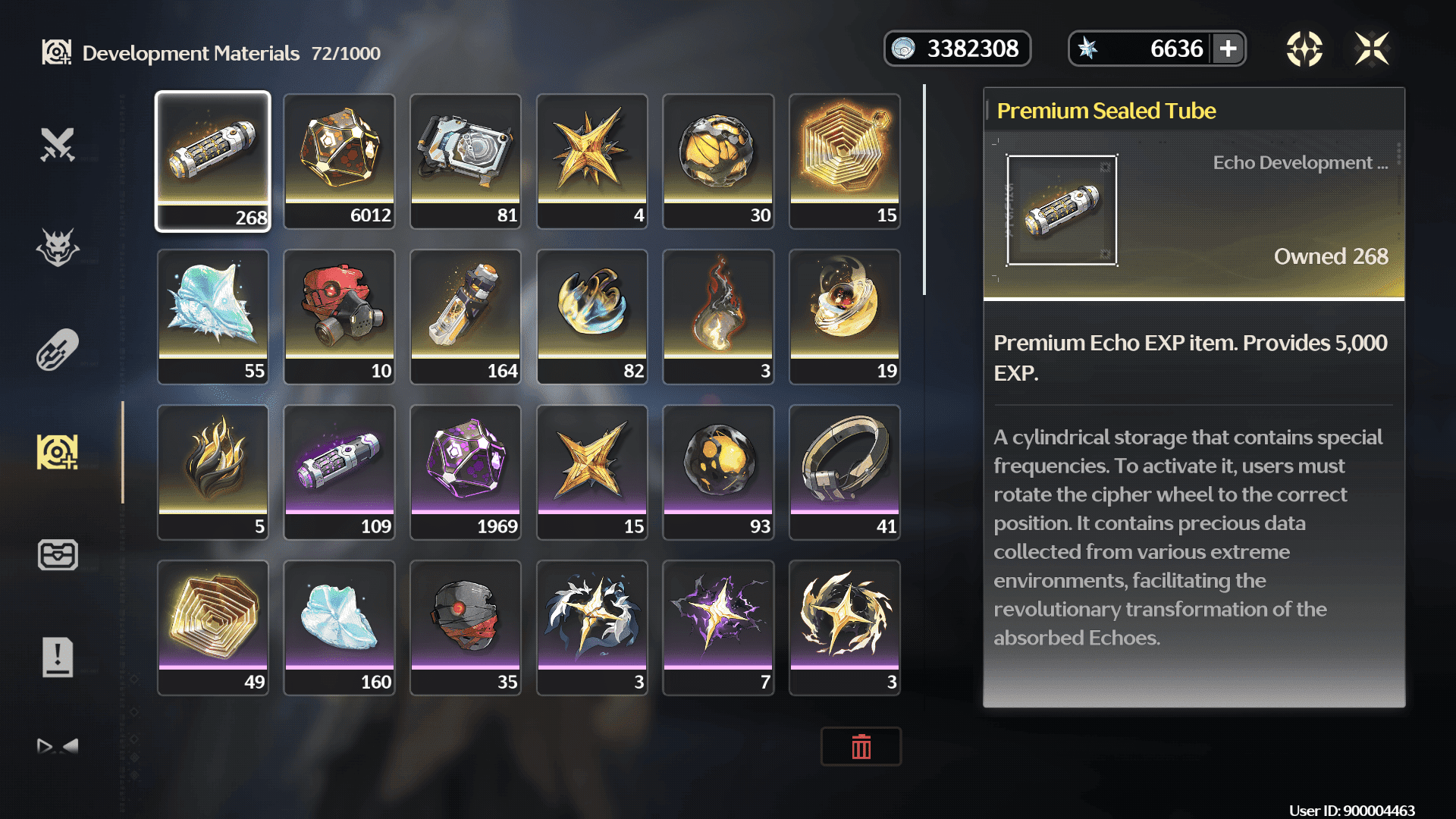Add more Astrite with the plus button
Viewport: 1456px width, 819px height.
(1228, 49)
